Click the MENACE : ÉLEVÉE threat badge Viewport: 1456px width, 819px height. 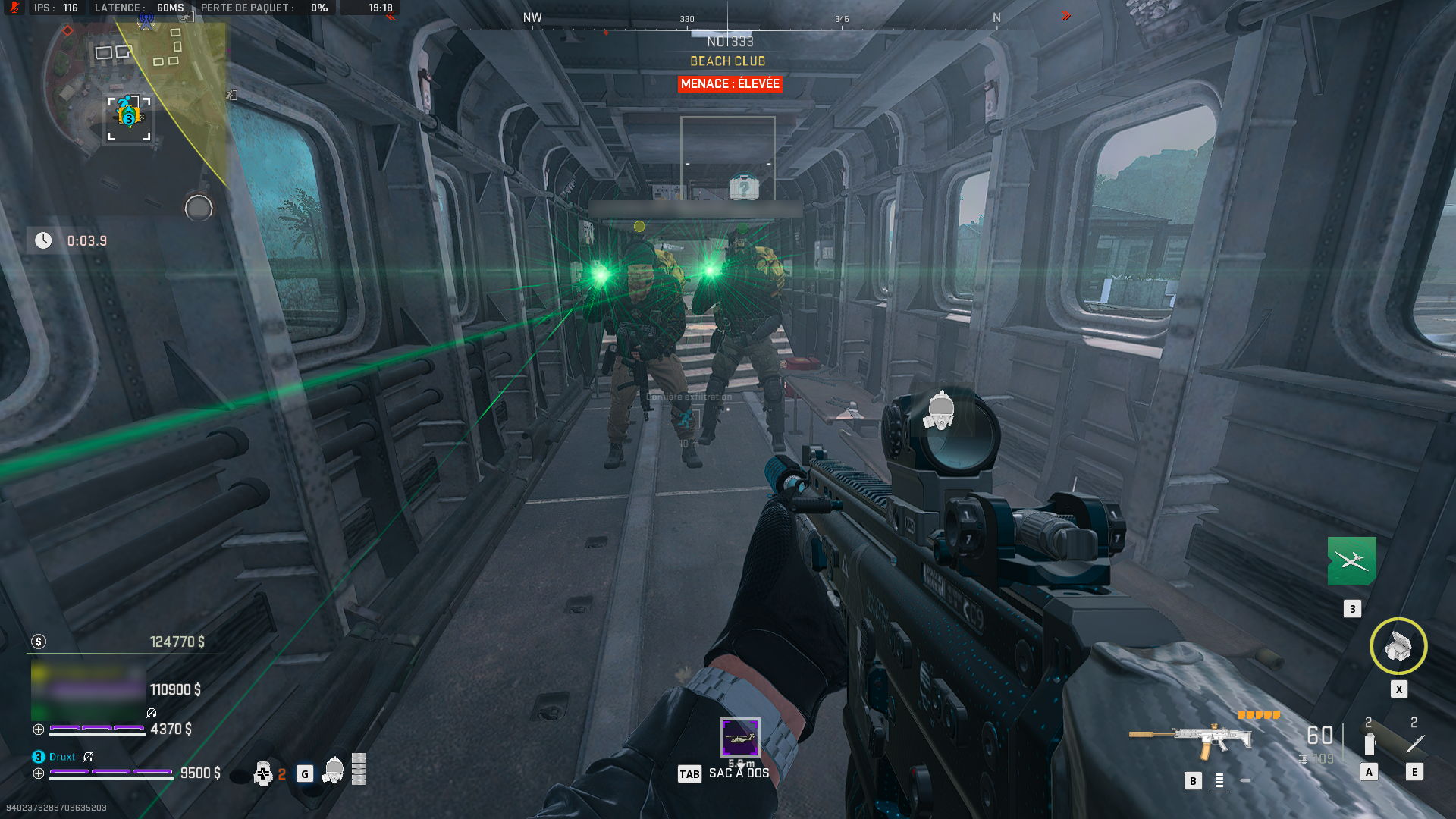pos(729,84)
